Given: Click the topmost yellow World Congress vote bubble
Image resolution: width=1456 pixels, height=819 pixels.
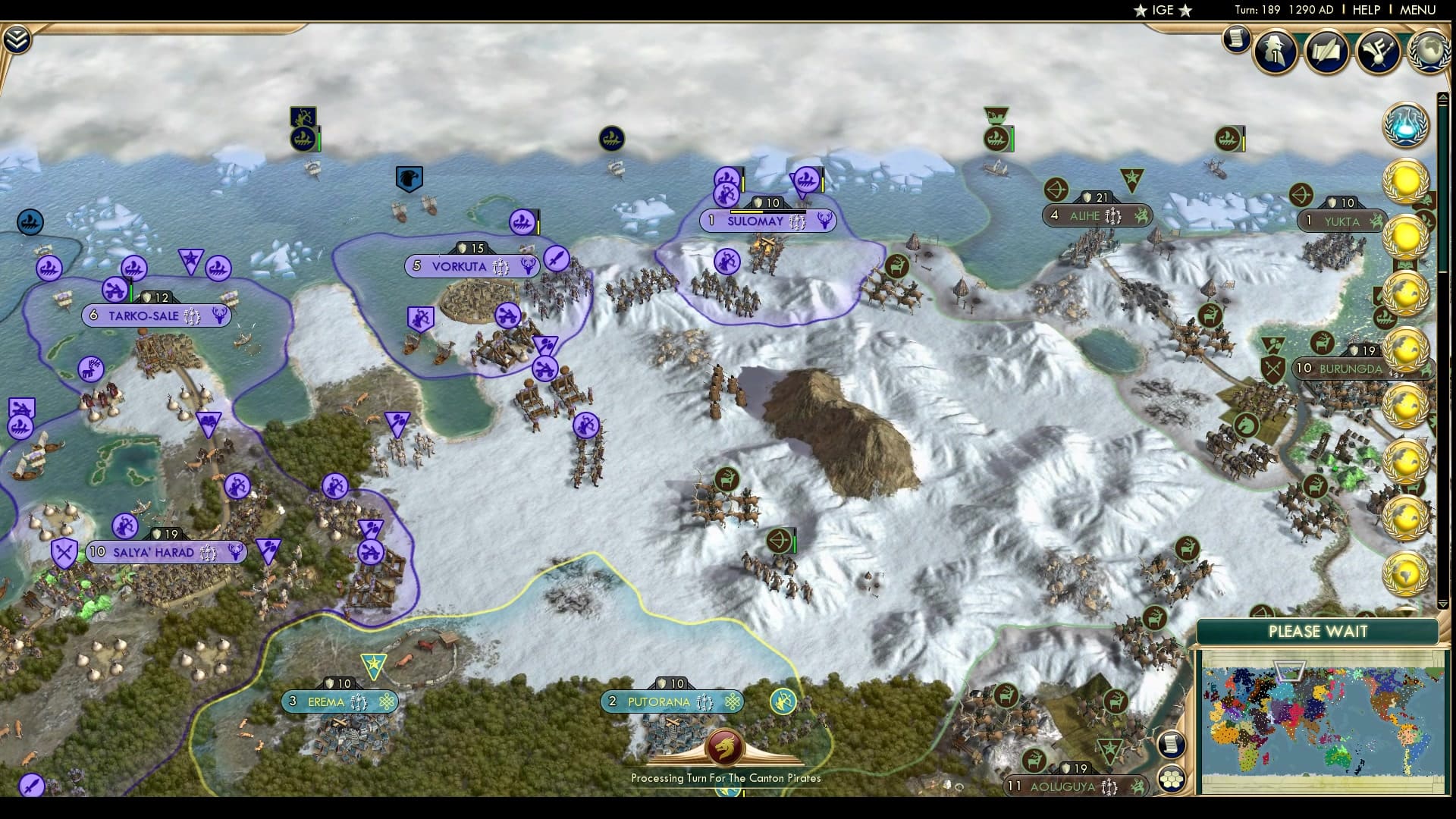Looking at the screenshot, I should [1407, 182].
